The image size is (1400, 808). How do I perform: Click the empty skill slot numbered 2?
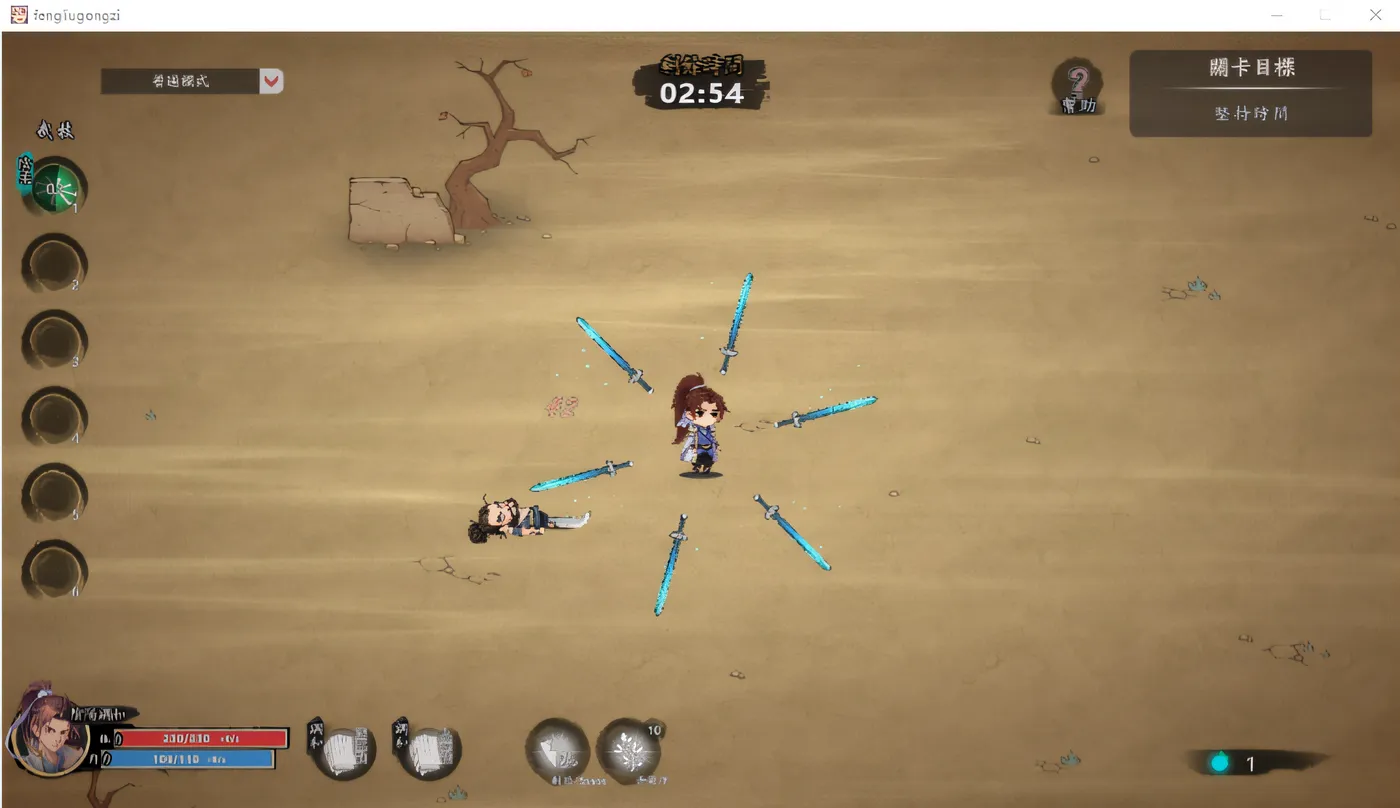click(x=53, y=264)
